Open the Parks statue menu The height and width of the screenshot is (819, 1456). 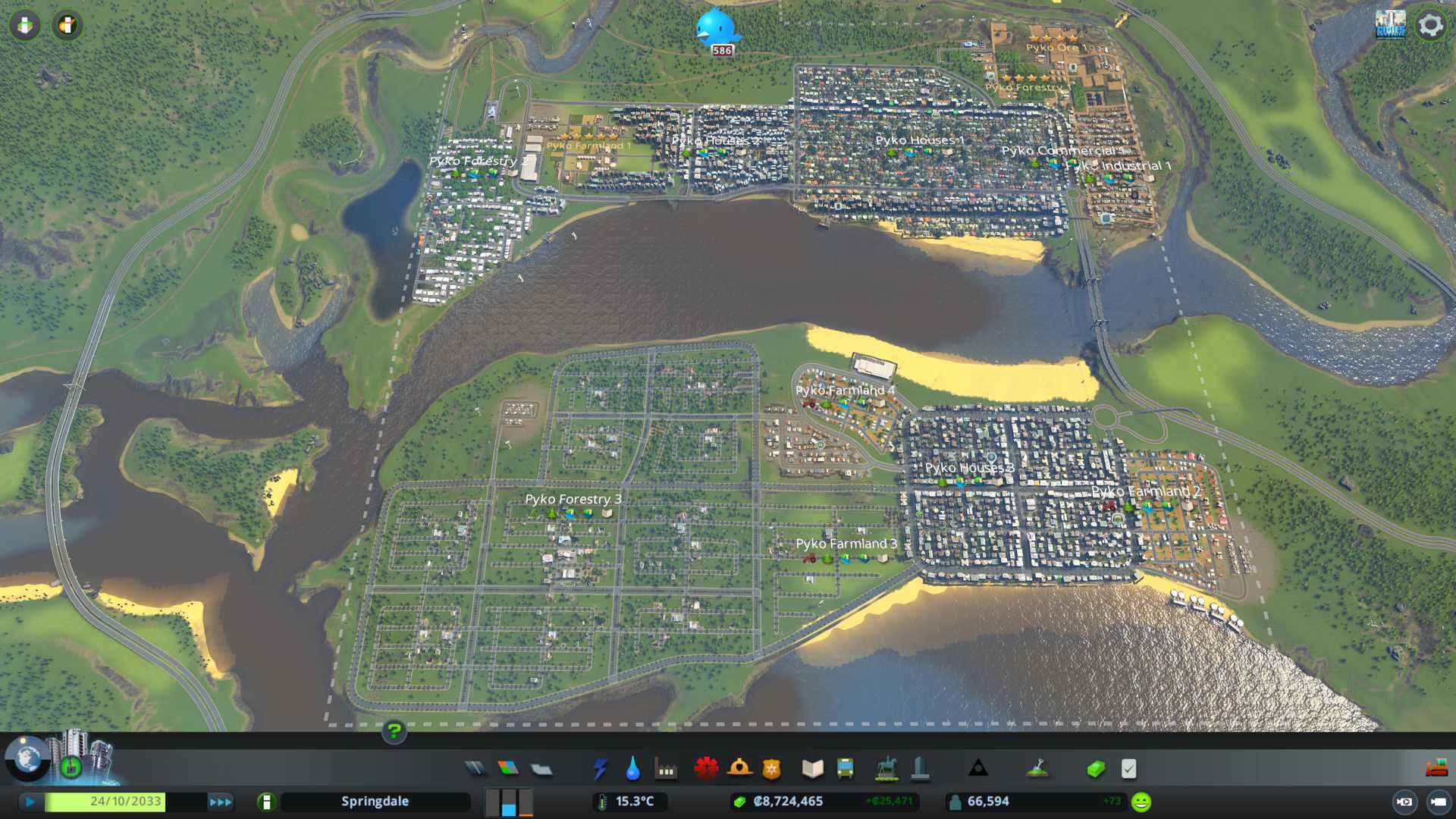(x=886, y=769)
